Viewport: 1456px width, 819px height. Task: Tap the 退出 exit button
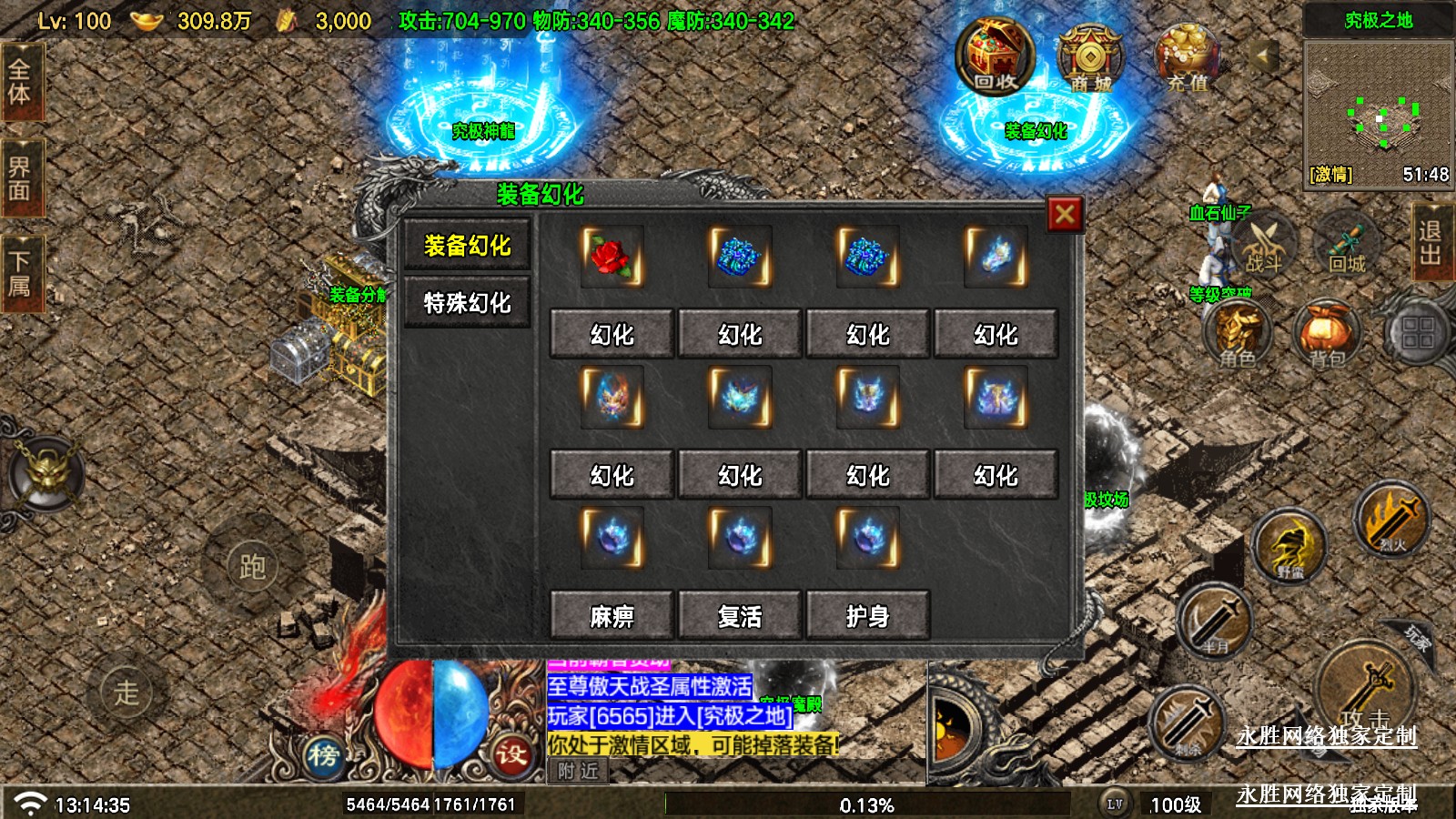click(1431, 242)
